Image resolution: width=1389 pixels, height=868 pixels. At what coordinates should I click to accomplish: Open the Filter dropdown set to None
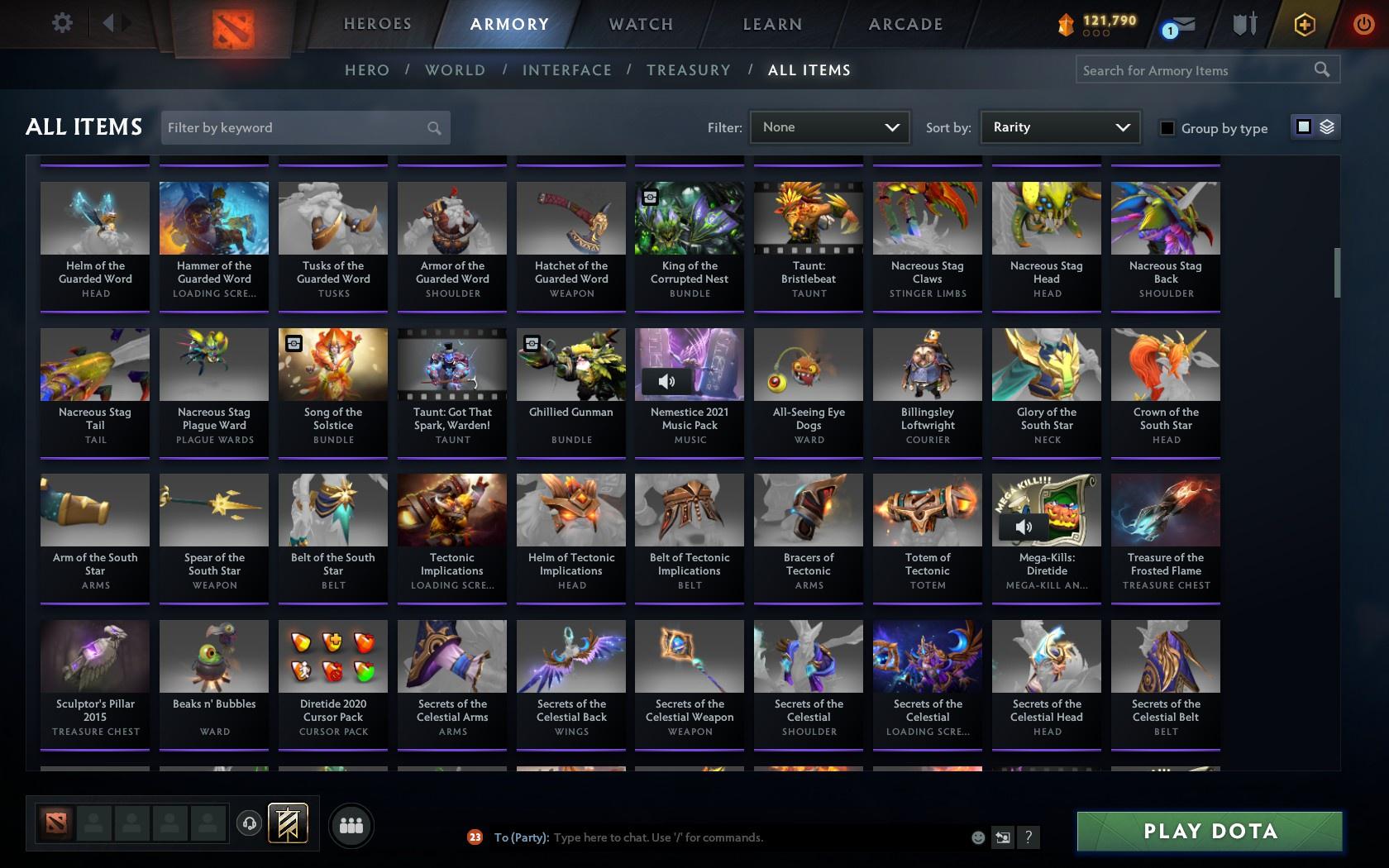pyautogui.click(x=829, y=127)
